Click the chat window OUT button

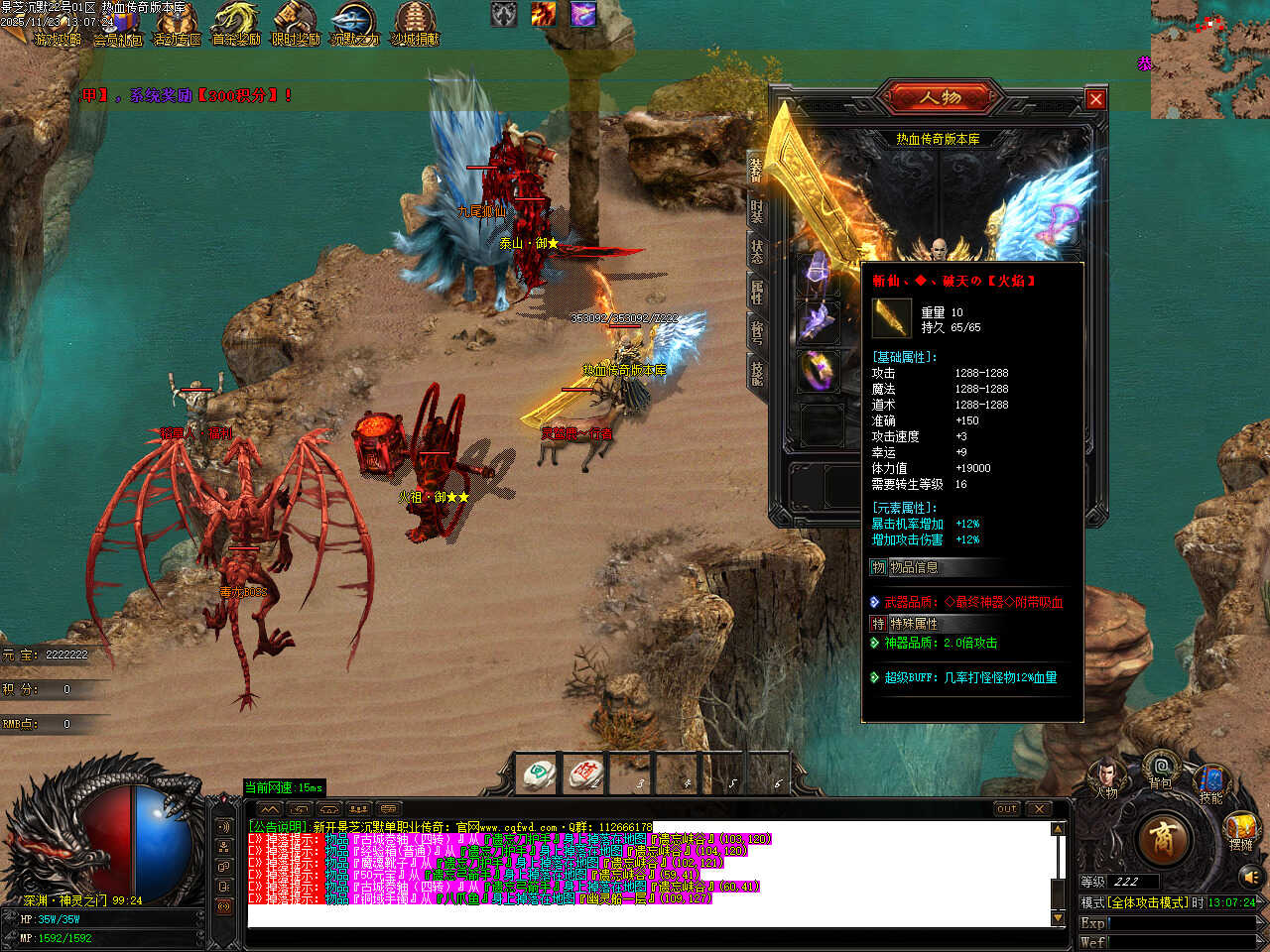click(x=1007, y=809)
